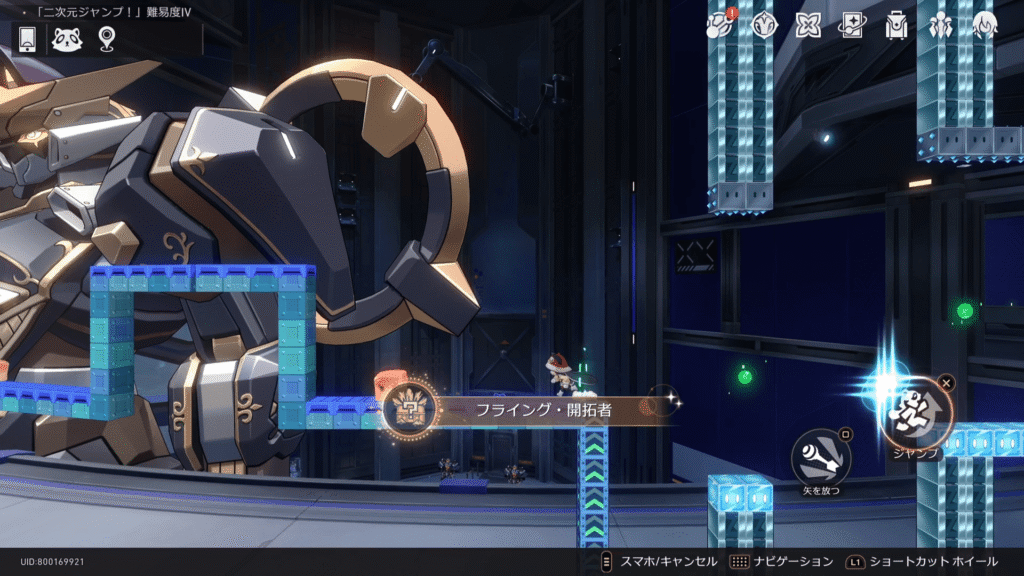
Task: Open the icon with the red alert badge
Action: 719,25
